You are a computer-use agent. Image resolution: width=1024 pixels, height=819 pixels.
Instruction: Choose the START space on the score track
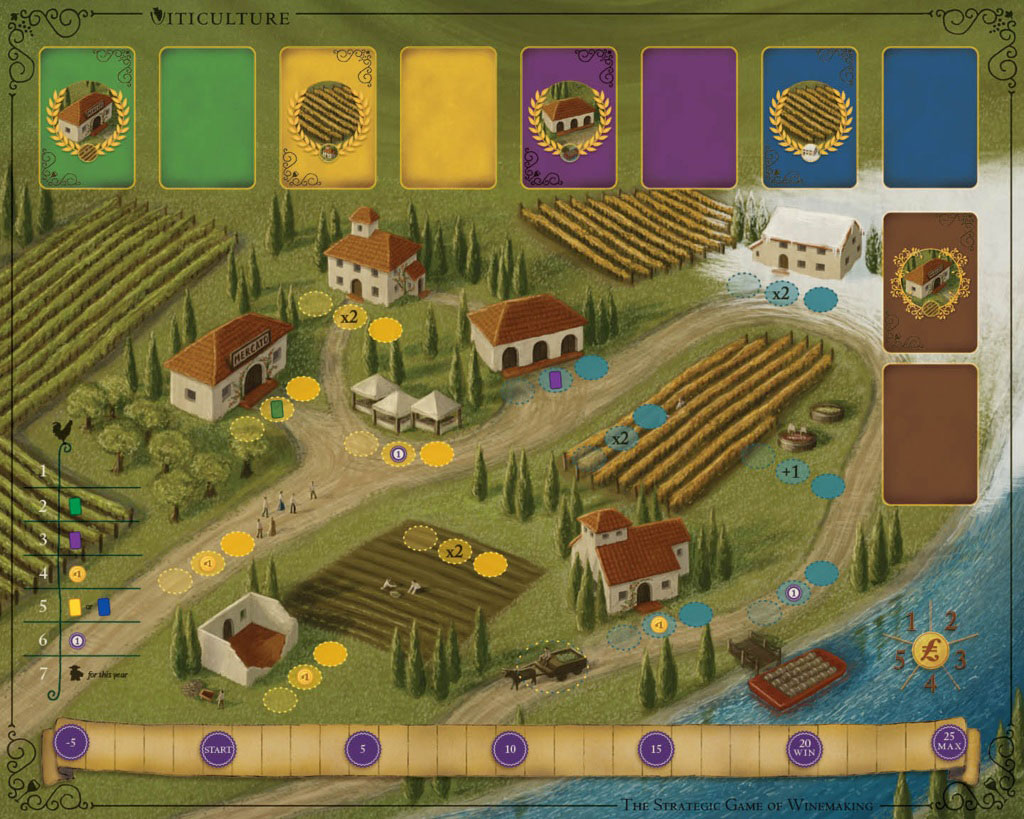pos(218,748)
